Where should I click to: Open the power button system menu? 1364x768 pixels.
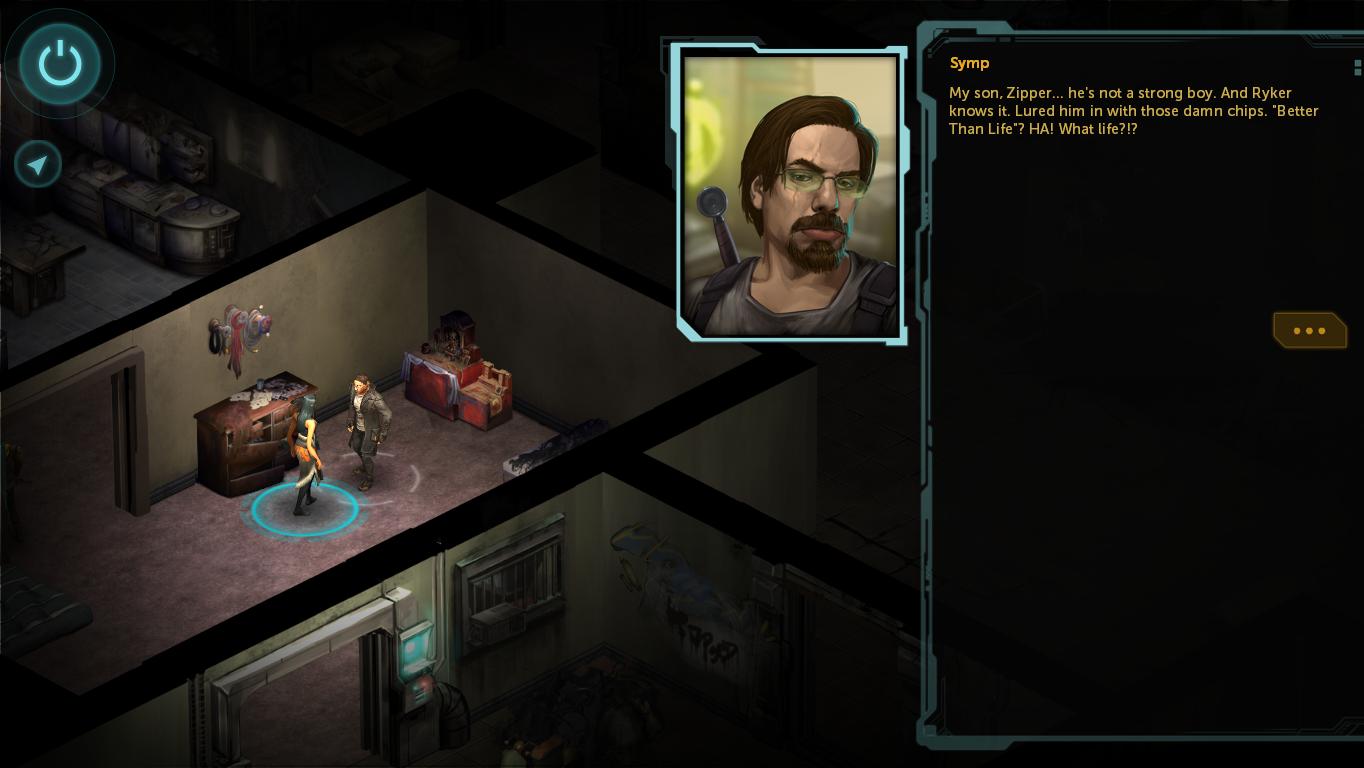60,64
